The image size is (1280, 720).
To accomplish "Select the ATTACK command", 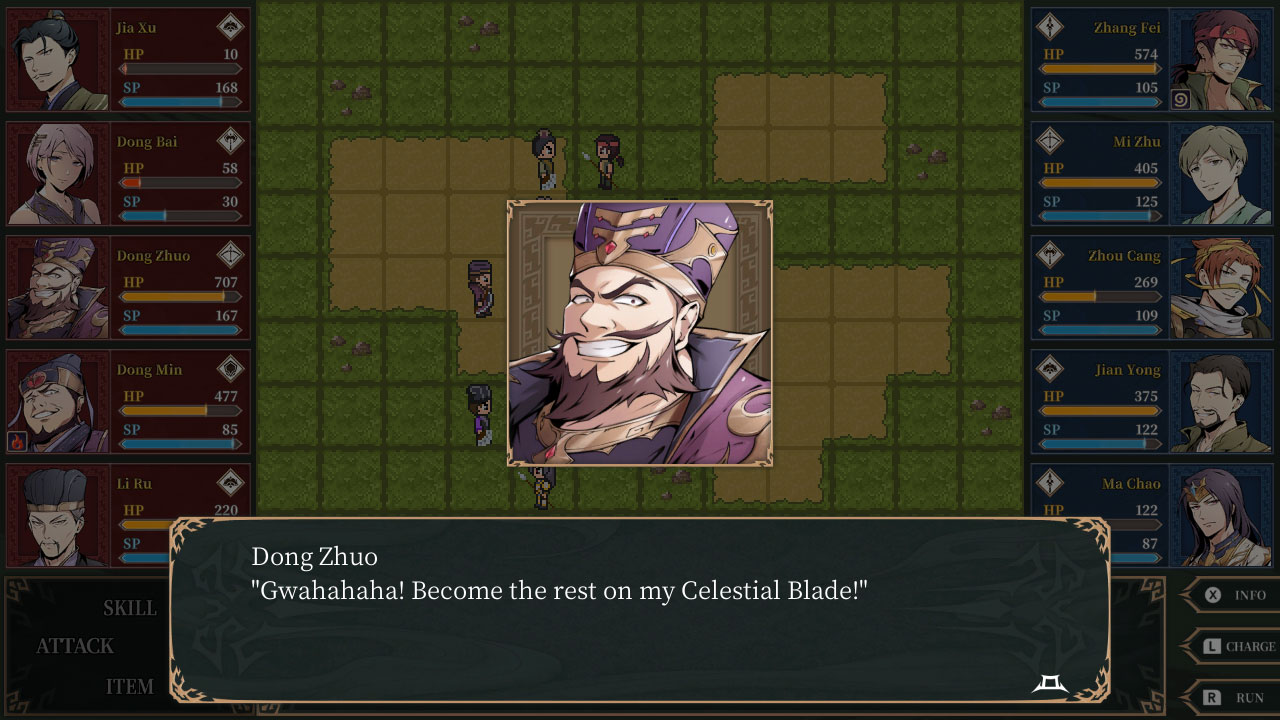I will click(x=75, y=646).
